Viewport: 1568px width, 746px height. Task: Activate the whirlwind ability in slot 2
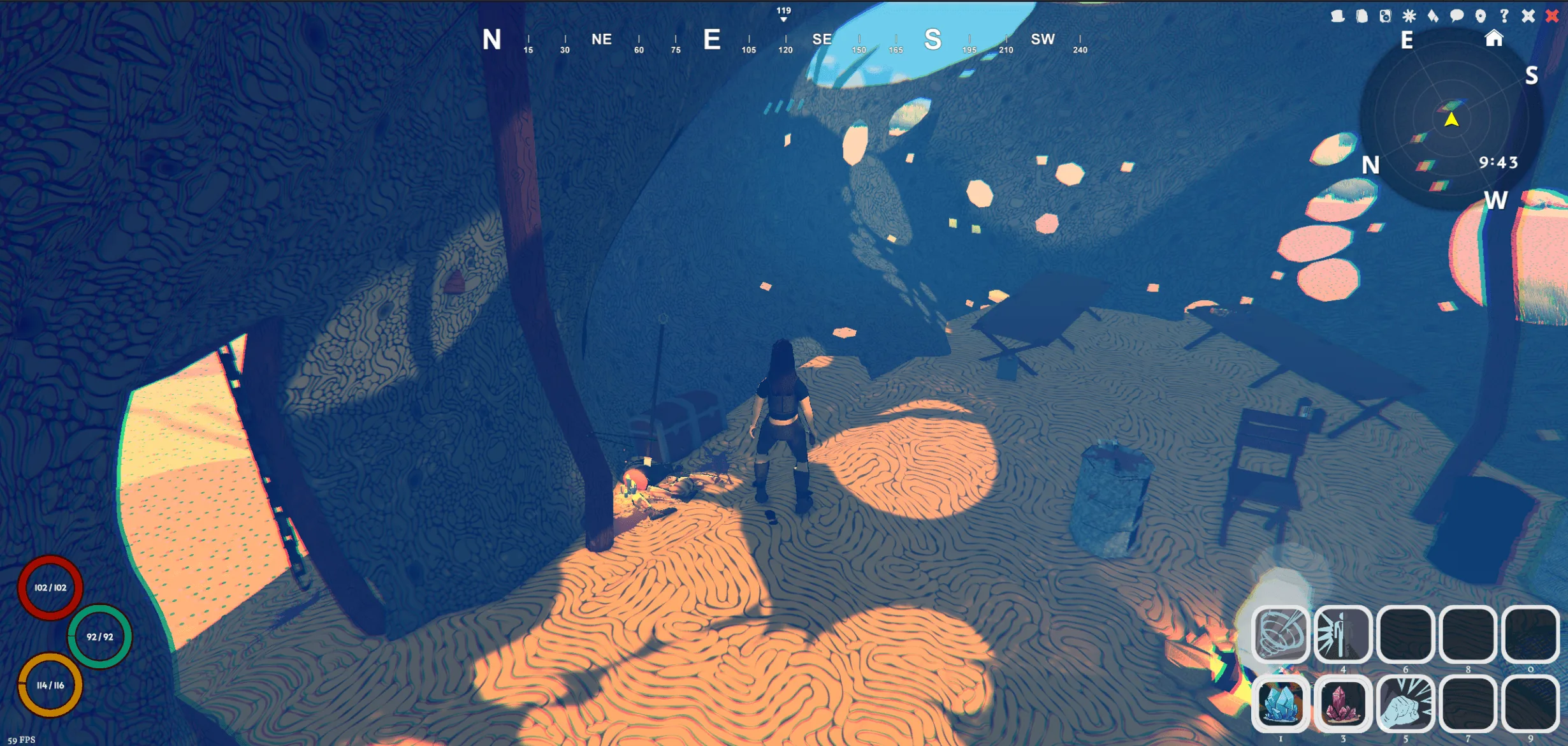(1280, 634)
